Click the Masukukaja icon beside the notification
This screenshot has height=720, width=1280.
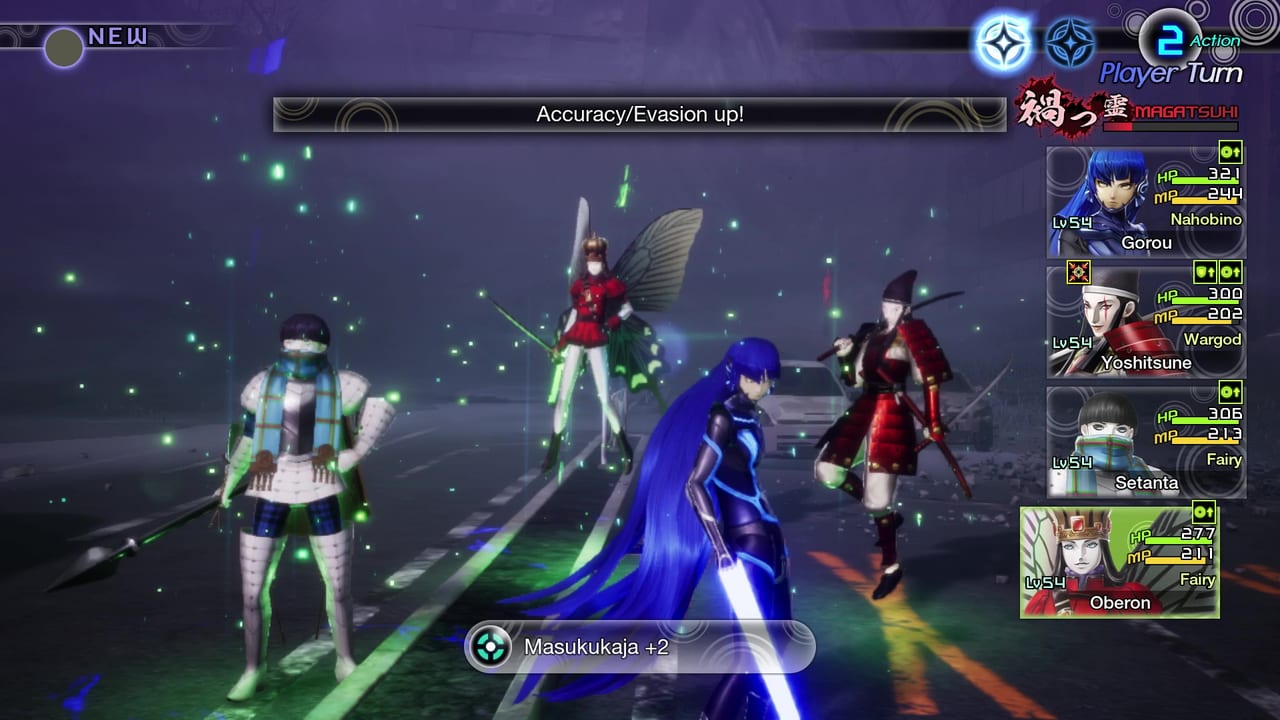(x=489, y=647)
